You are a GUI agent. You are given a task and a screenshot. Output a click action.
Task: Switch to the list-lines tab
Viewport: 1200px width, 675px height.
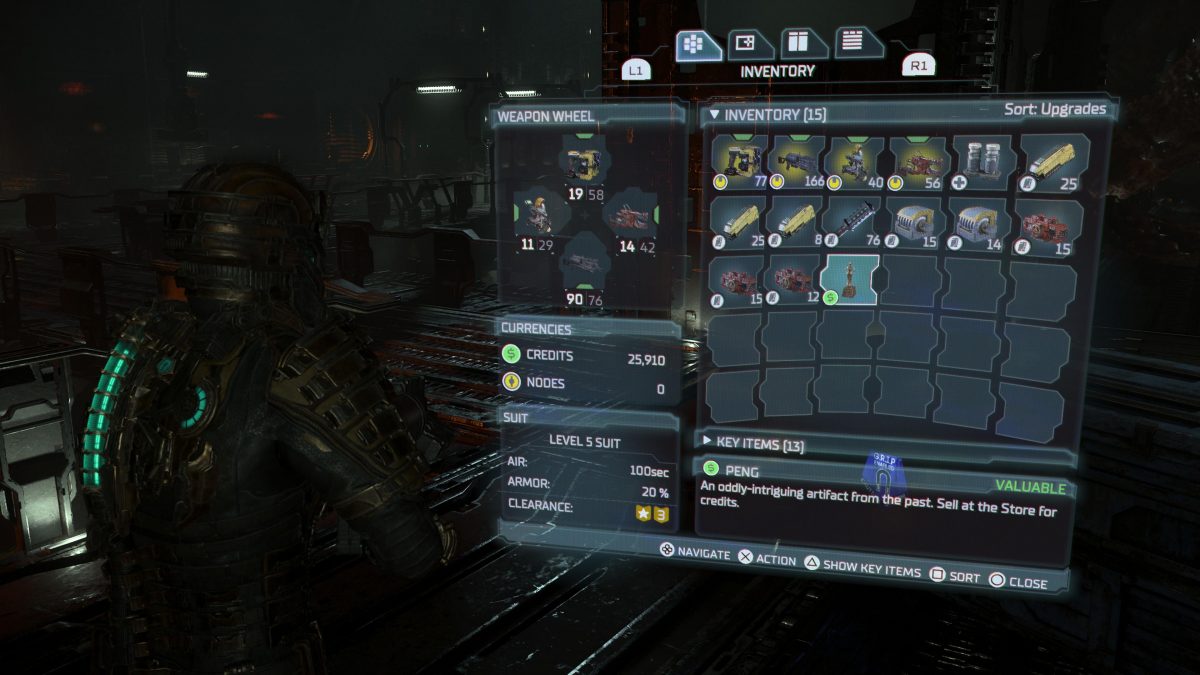pos(855,43)
